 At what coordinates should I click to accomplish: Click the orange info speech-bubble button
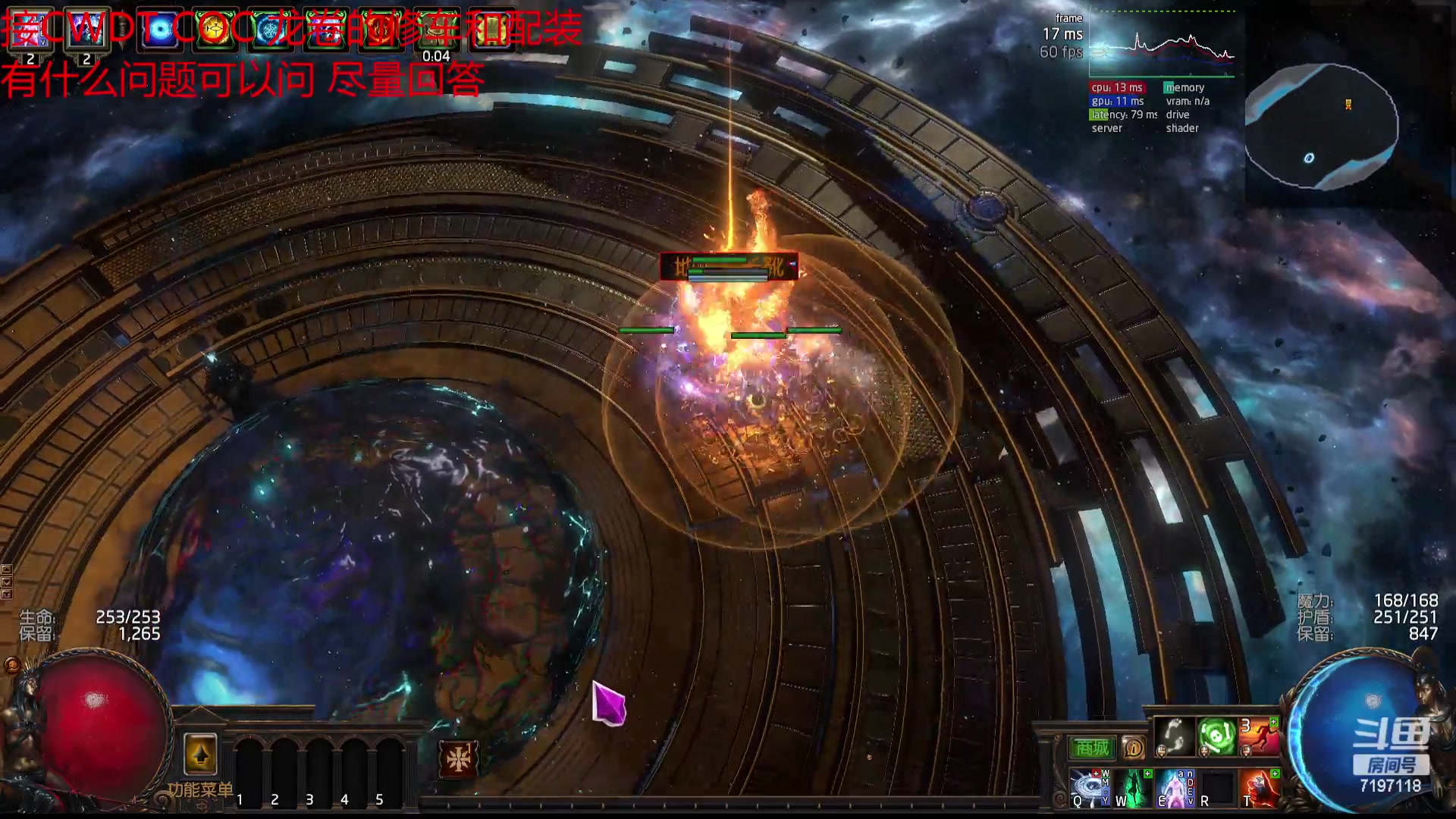pos(1133,748)
